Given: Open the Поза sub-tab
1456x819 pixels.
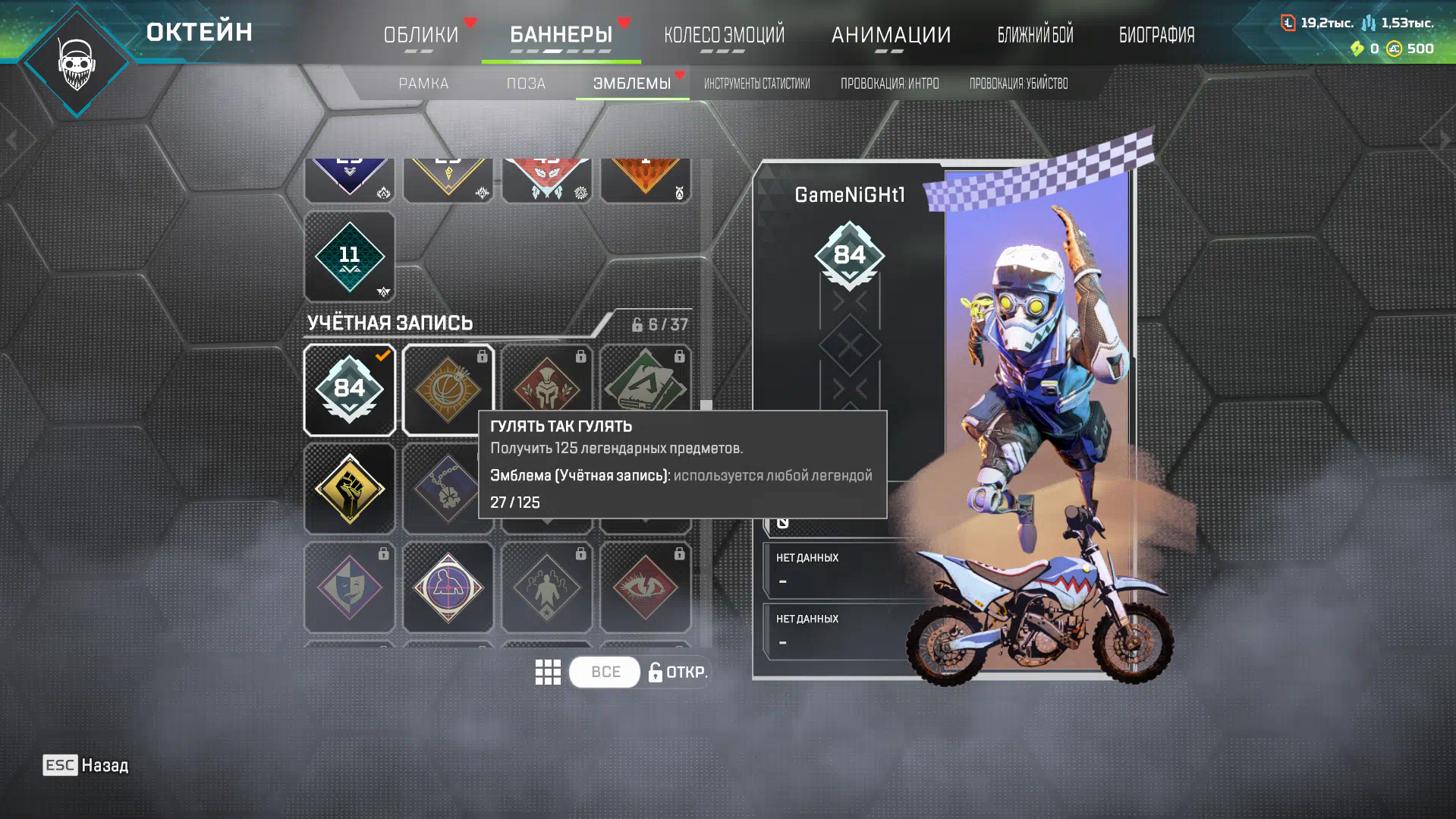Looking at the screenshot, I should pyautogui.click(x=526, y=83).
